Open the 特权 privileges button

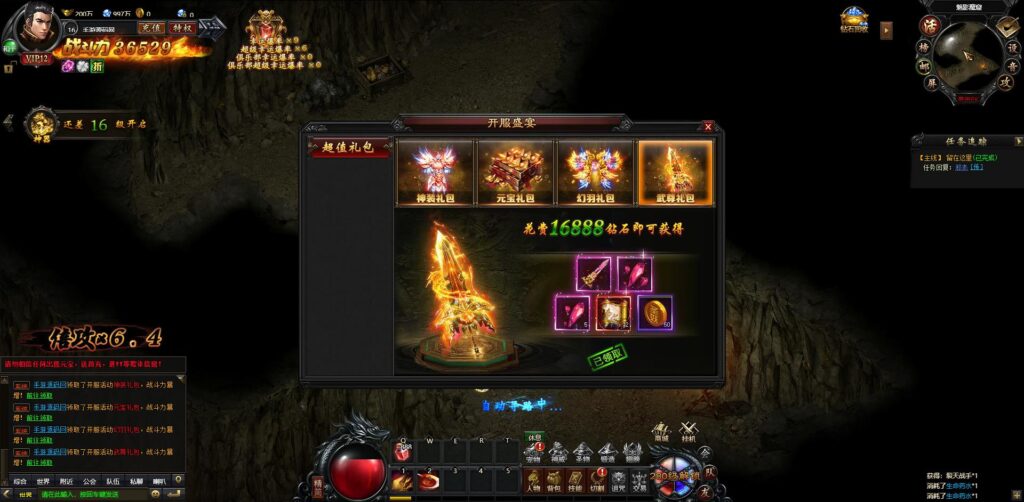[181, 28]
